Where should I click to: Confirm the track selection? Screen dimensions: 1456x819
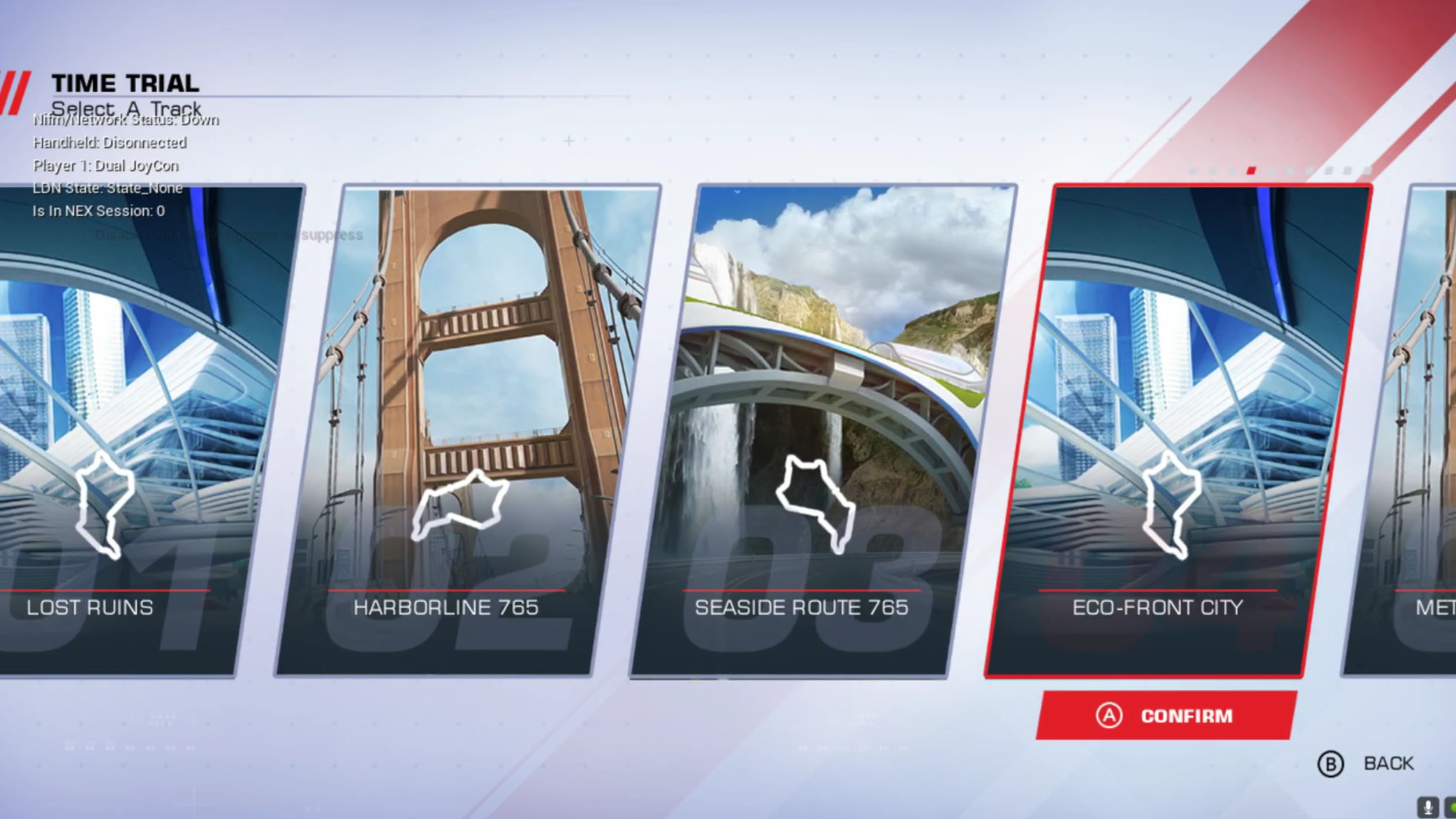click(x=1166, y=716)
